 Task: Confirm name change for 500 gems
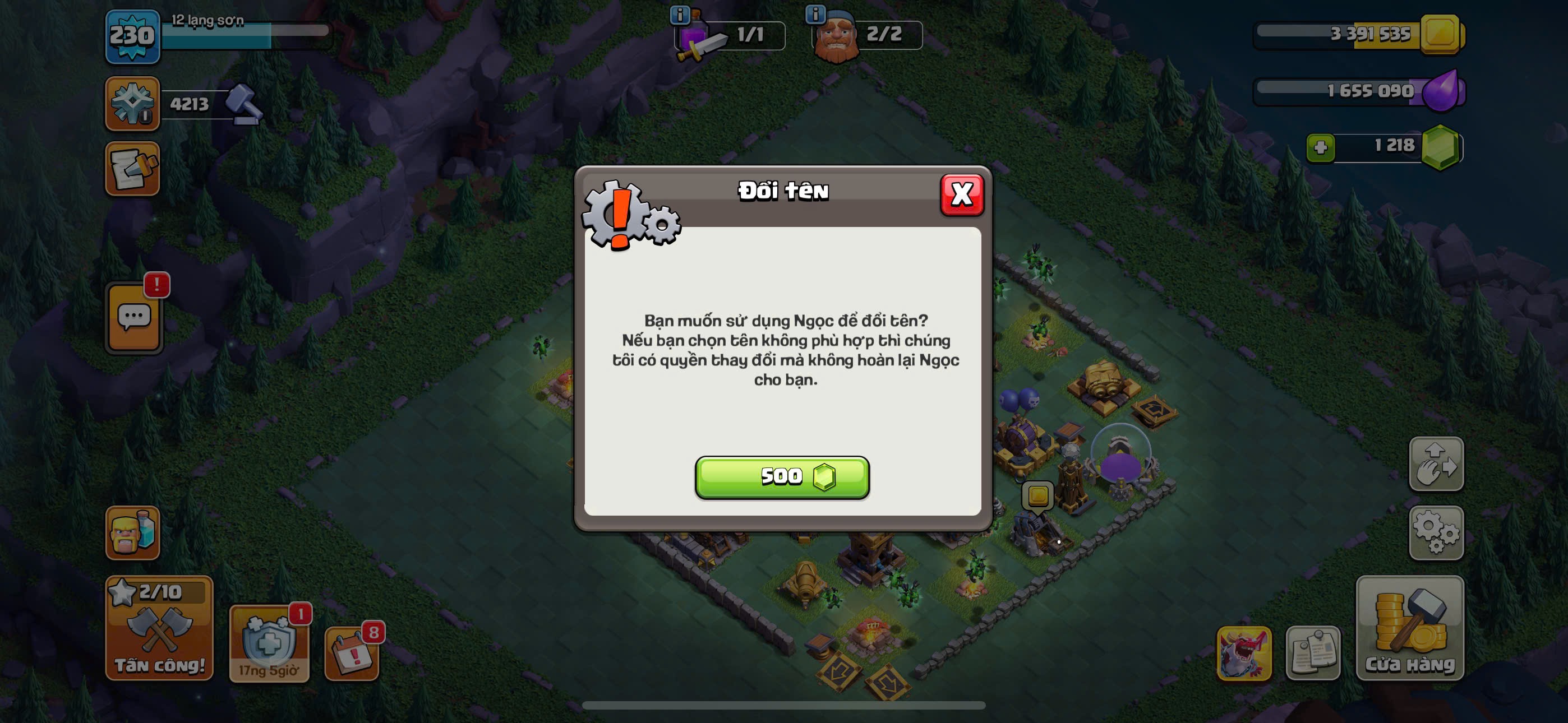click(782, 477)
